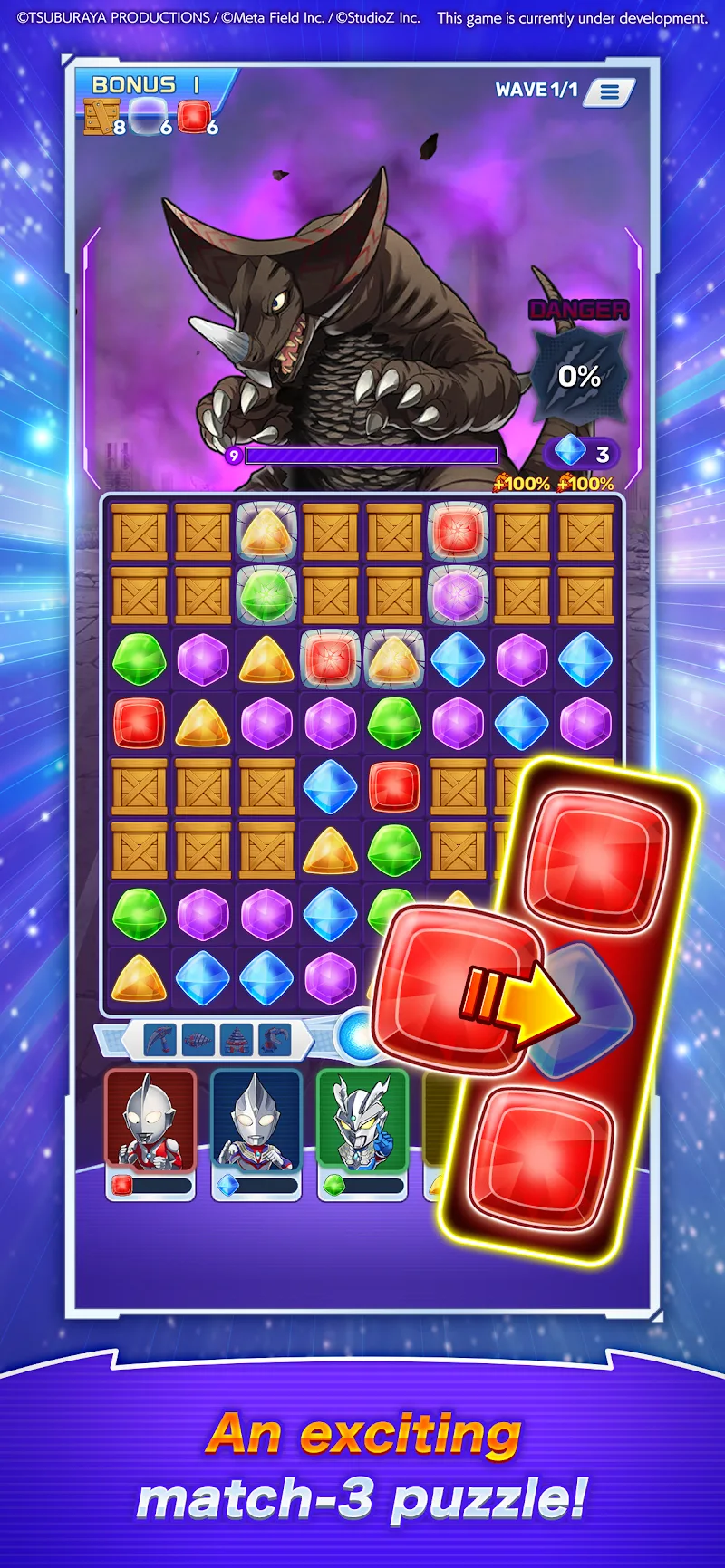Choose the Ultraman Tiga portrait with blue gem
This screenshot has width=725, height=1568.
(x=256, y=1121)
